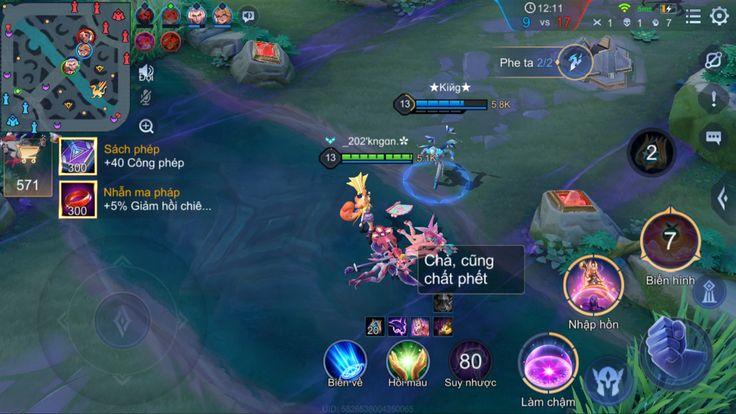
Task: Select the Suy nhược spell on cooldown
Action: 469,360
